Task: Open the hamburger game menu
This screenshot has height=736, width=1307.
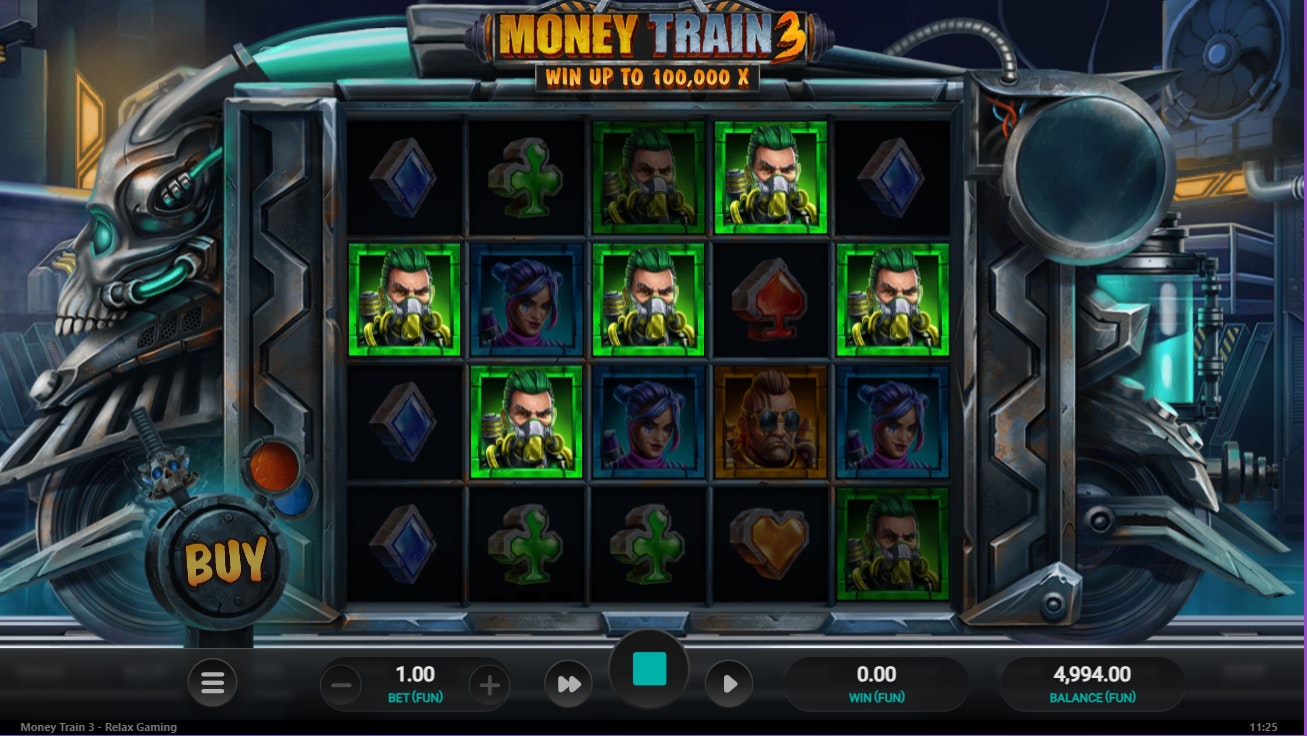Action: (x=212, y=685)
